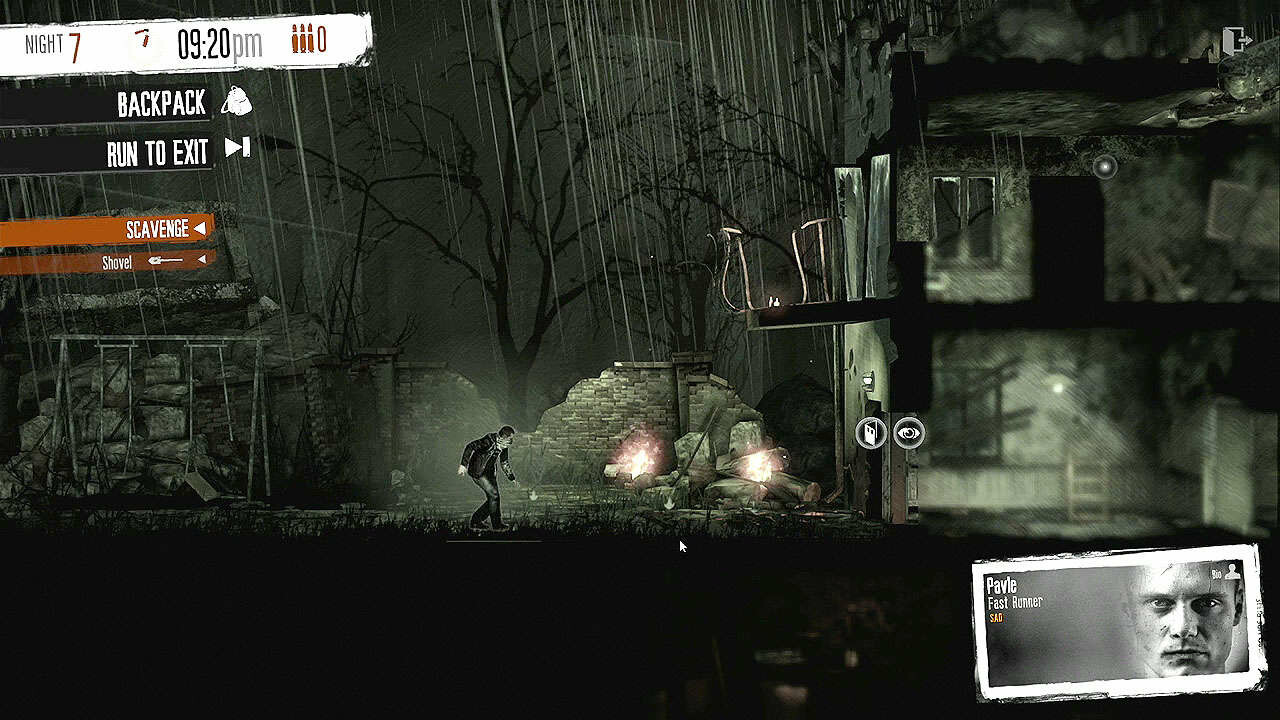Use the eye icon to peek inside
Image resolution: width=1280 pixels, height=720 pixels.
pos(909,432)
